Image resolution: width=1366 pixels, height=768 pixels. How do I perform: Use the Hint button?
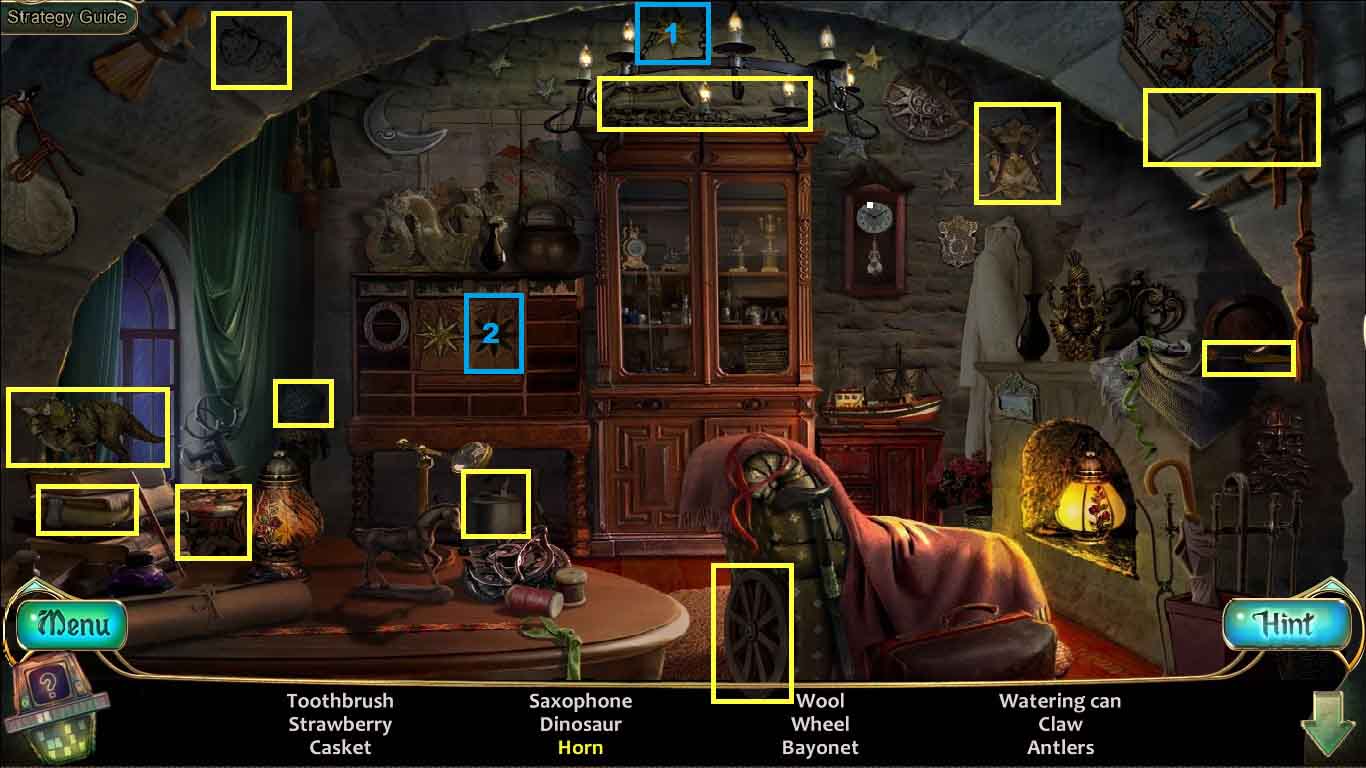pos(1285,624)
